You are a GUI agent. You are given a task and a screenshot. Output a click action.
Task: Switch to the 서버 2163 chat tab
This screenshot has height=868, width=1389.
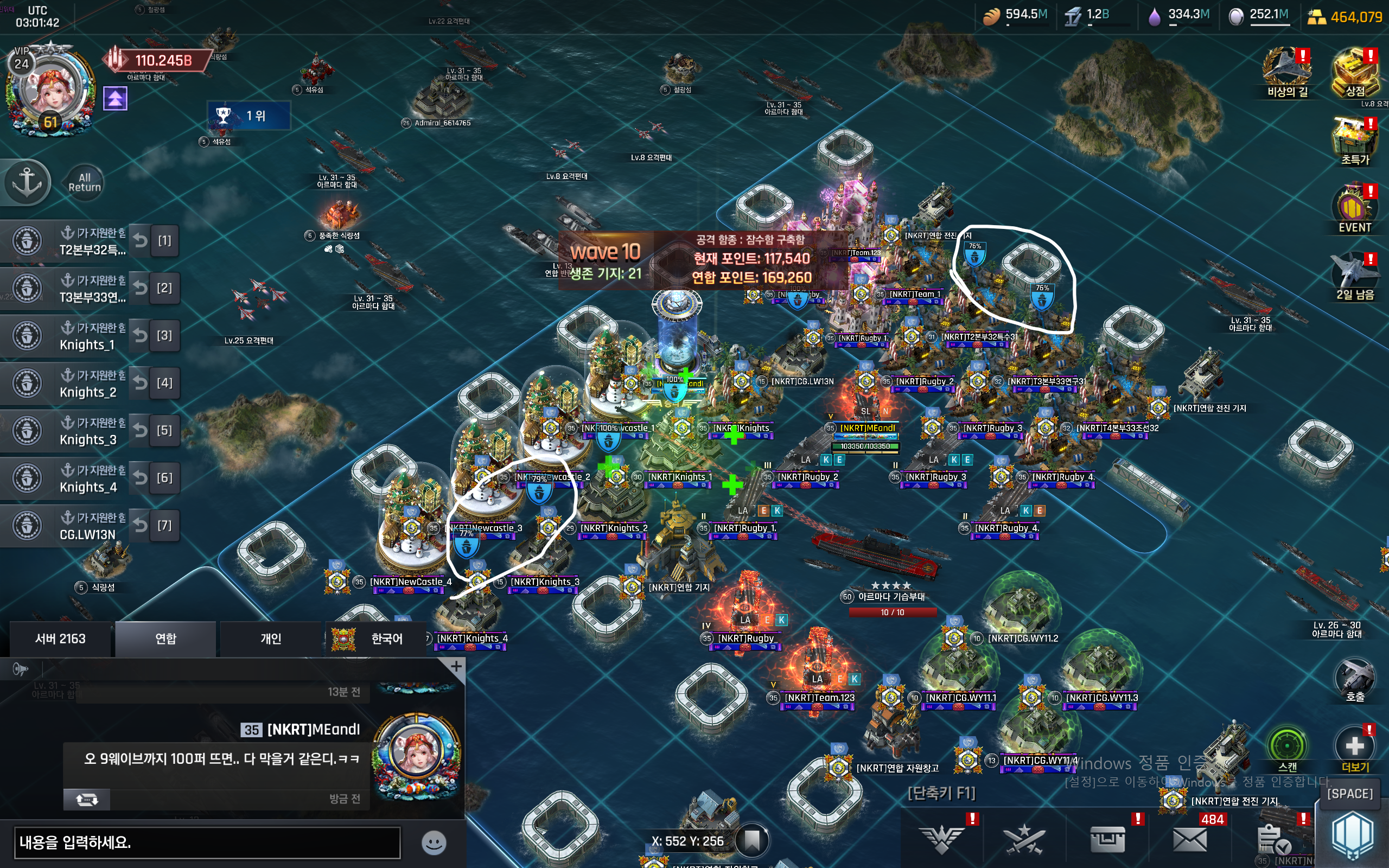click(x=60, y=639)
